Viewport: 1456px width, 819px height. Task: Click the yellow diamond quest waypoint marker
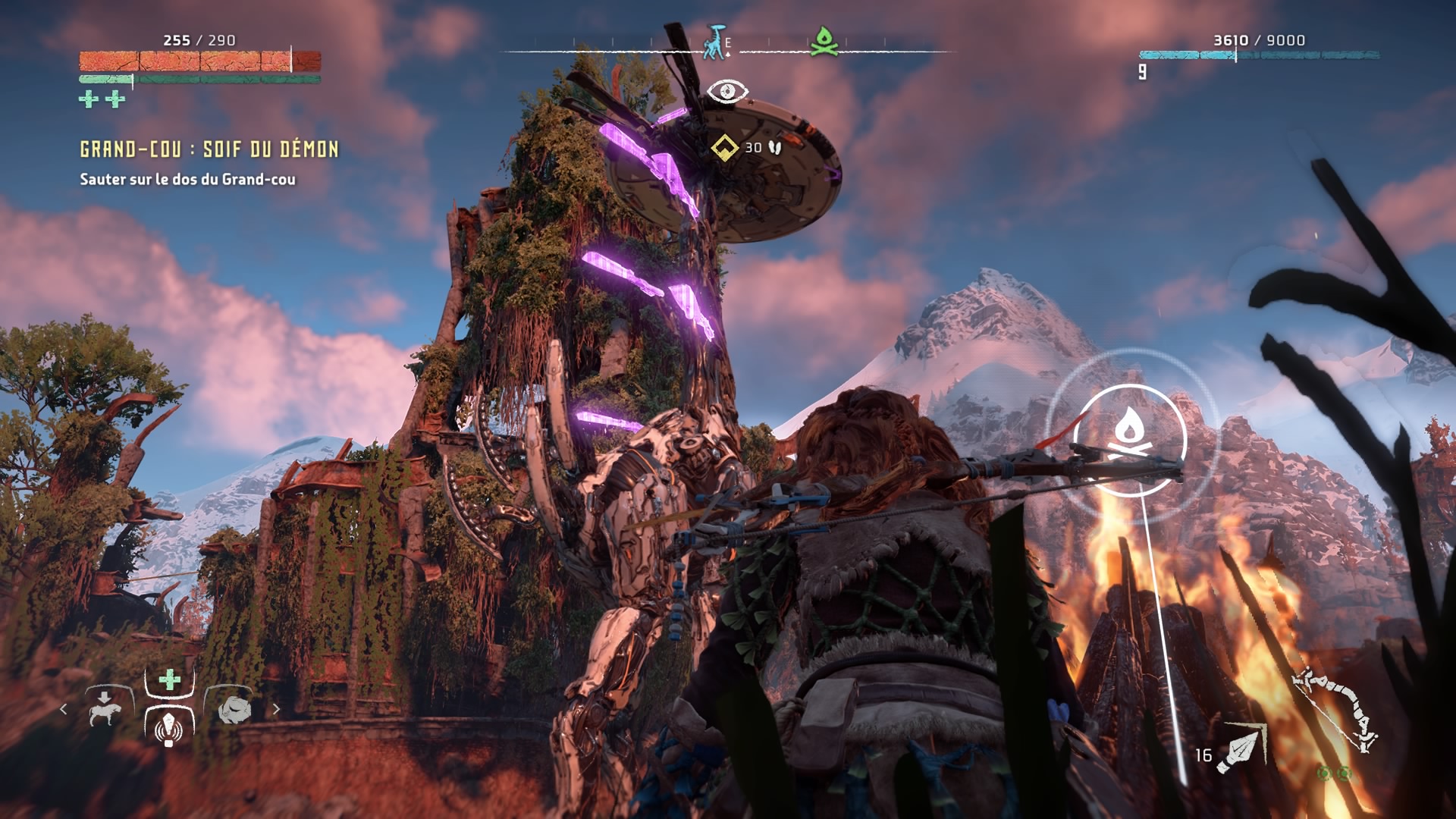pos(724,147)
